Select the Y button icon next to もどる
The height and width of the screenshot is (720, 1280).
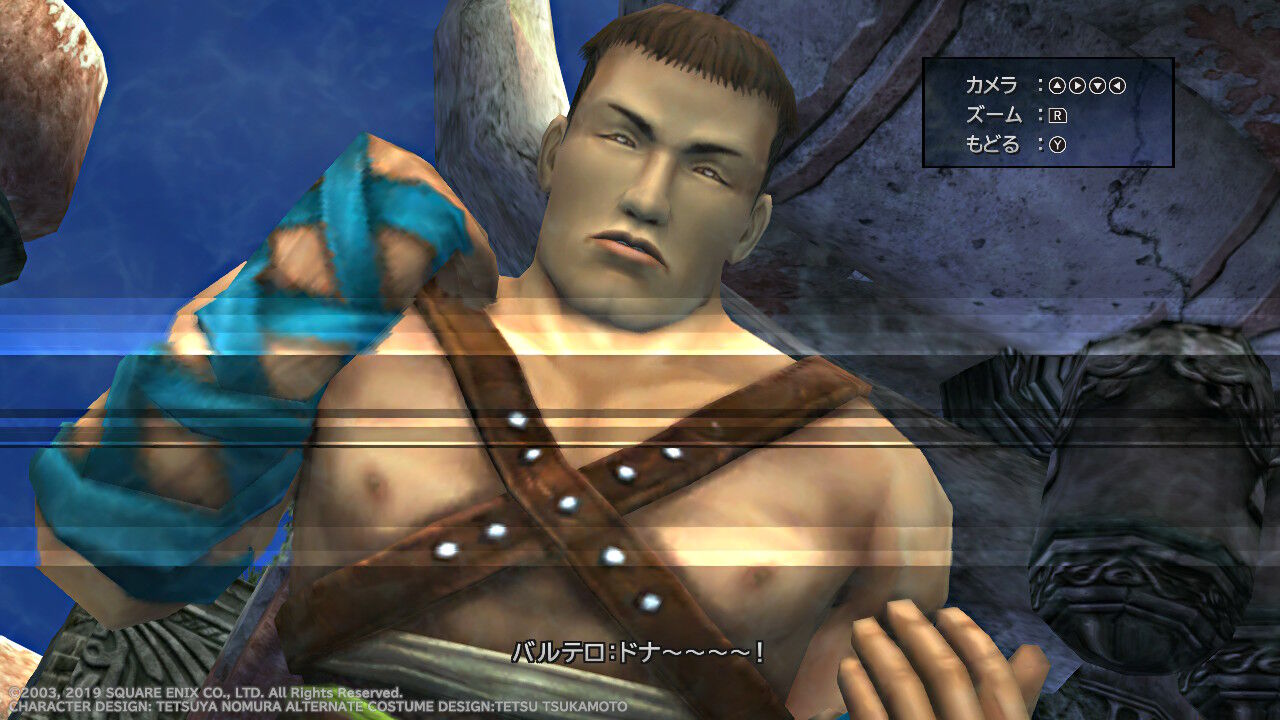pos(1058,143)
